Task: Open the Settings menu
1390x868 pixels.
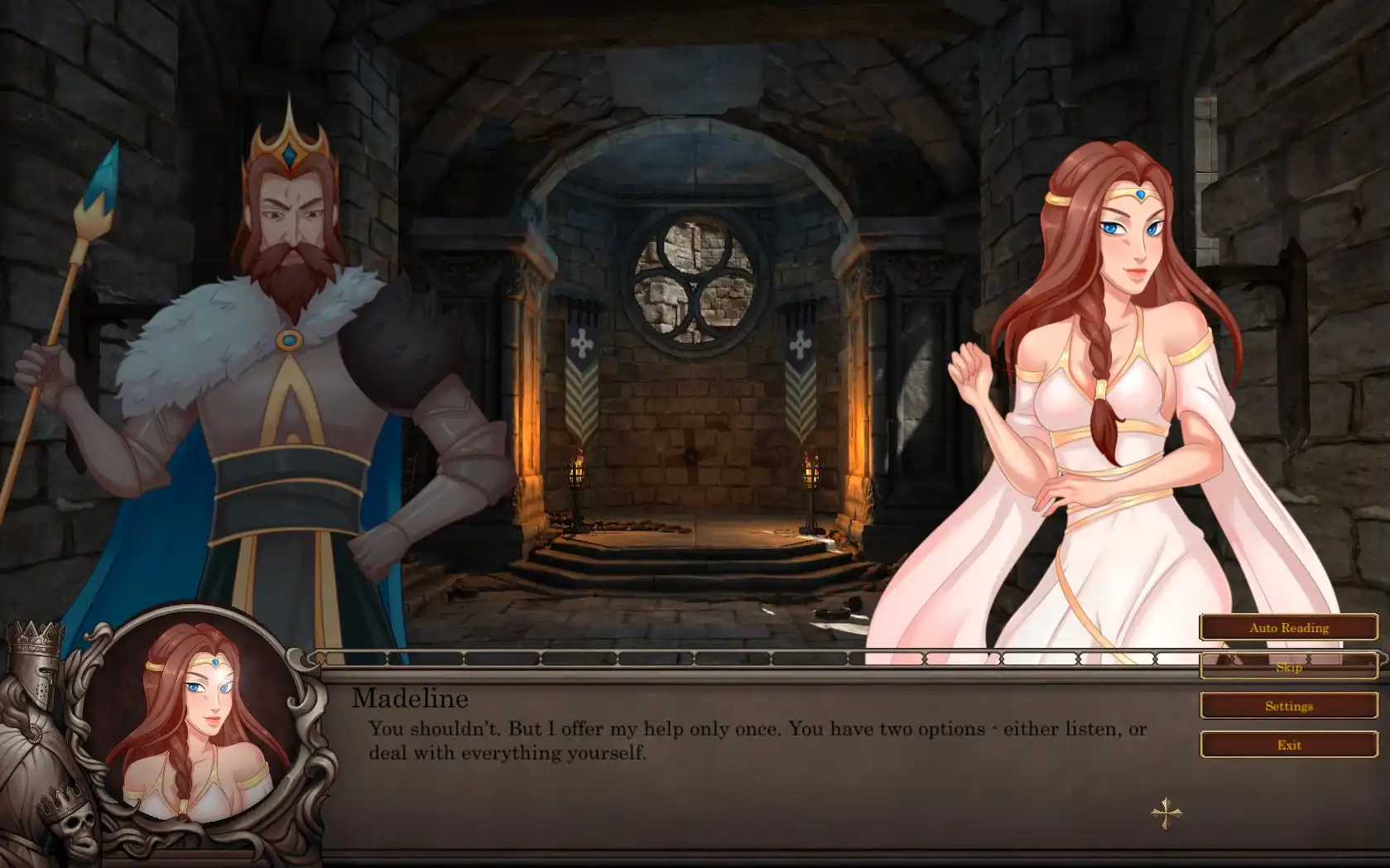Action: coord(1288,706)
